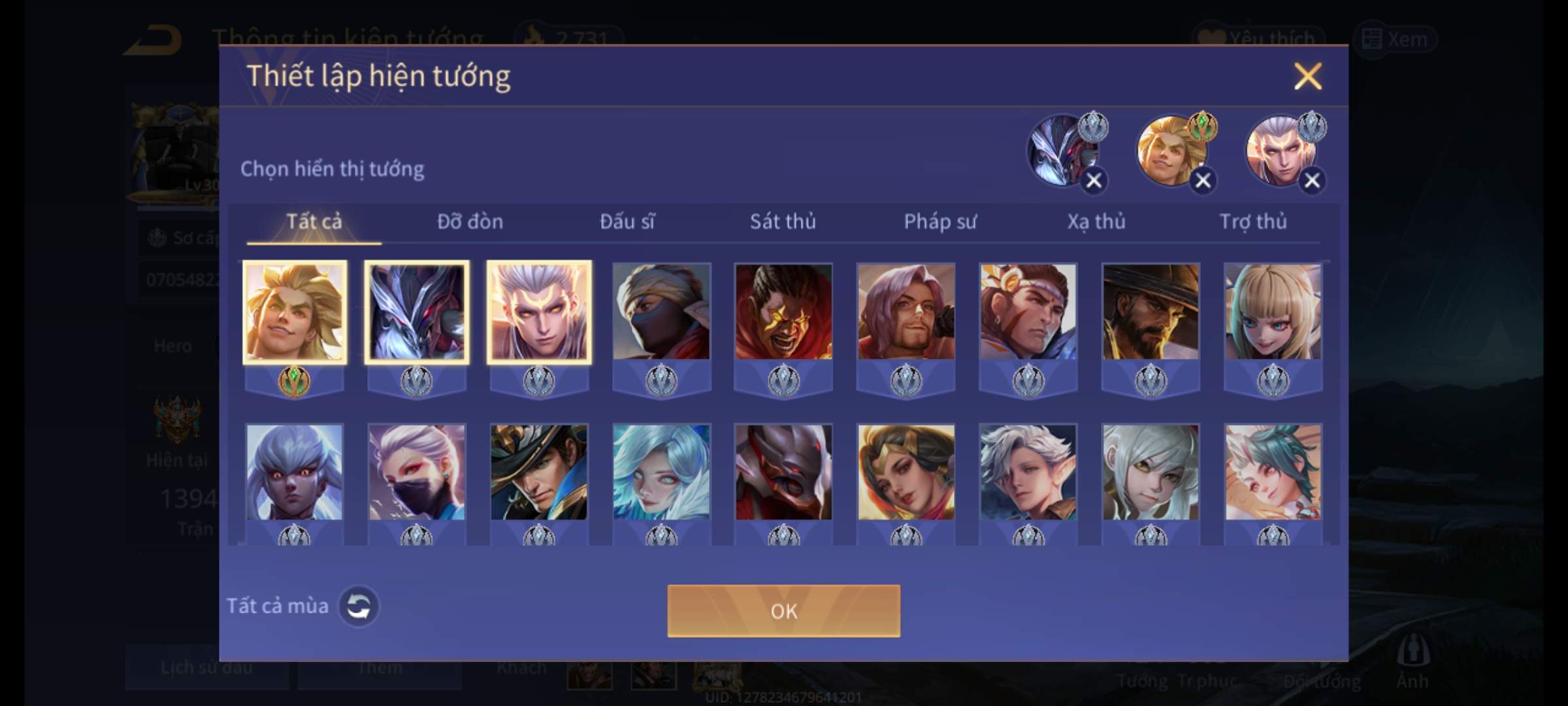Close the hero display settings dialog
Screen dimensions: 1568x706
[1307, 76]
